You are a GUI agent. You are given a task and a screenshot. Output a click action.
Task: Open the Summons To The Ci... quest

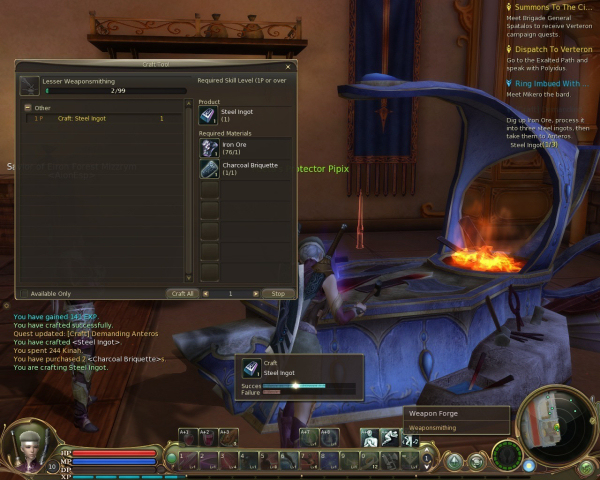pyautogui.click(x=550, y=8)
